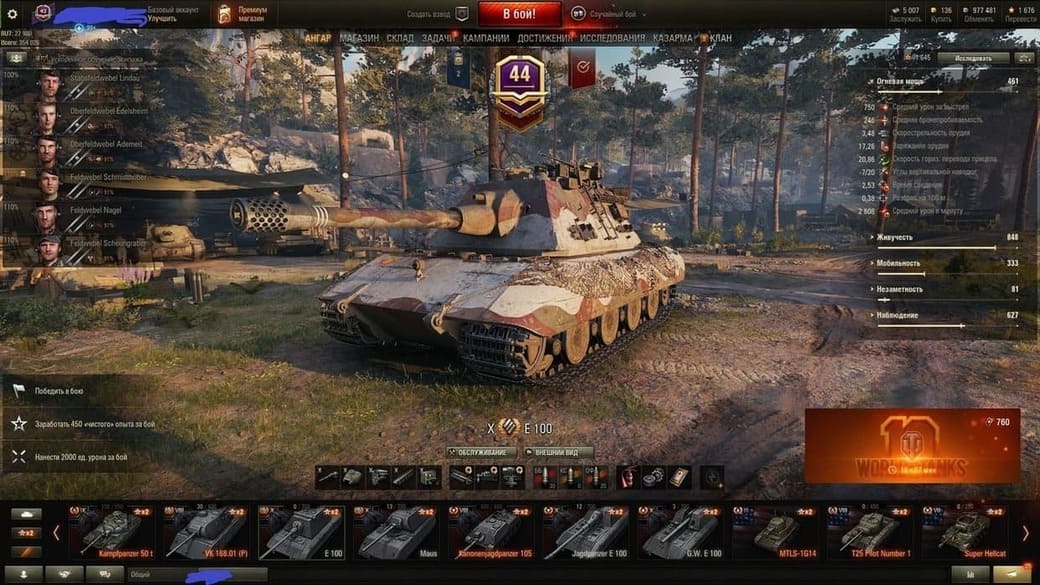Click the Исследовать research button

(x=973, y=58)
